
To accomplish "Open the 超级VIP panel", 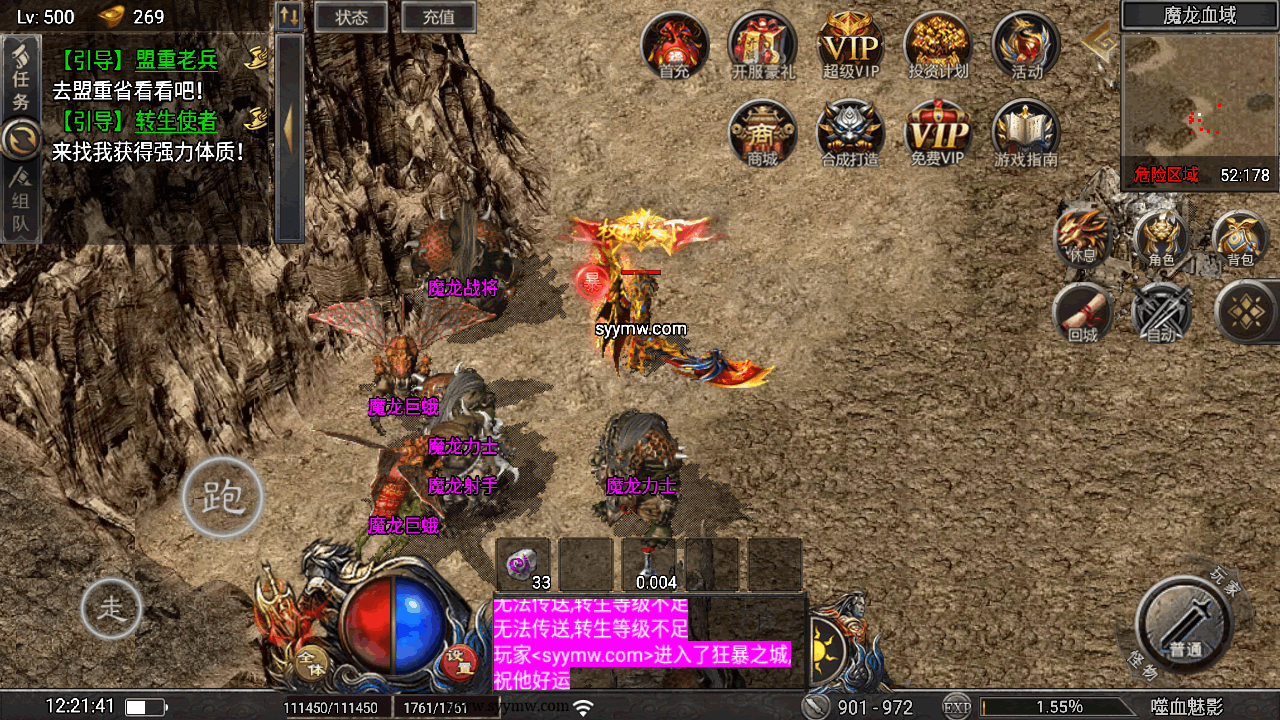I will pos(851,45).
